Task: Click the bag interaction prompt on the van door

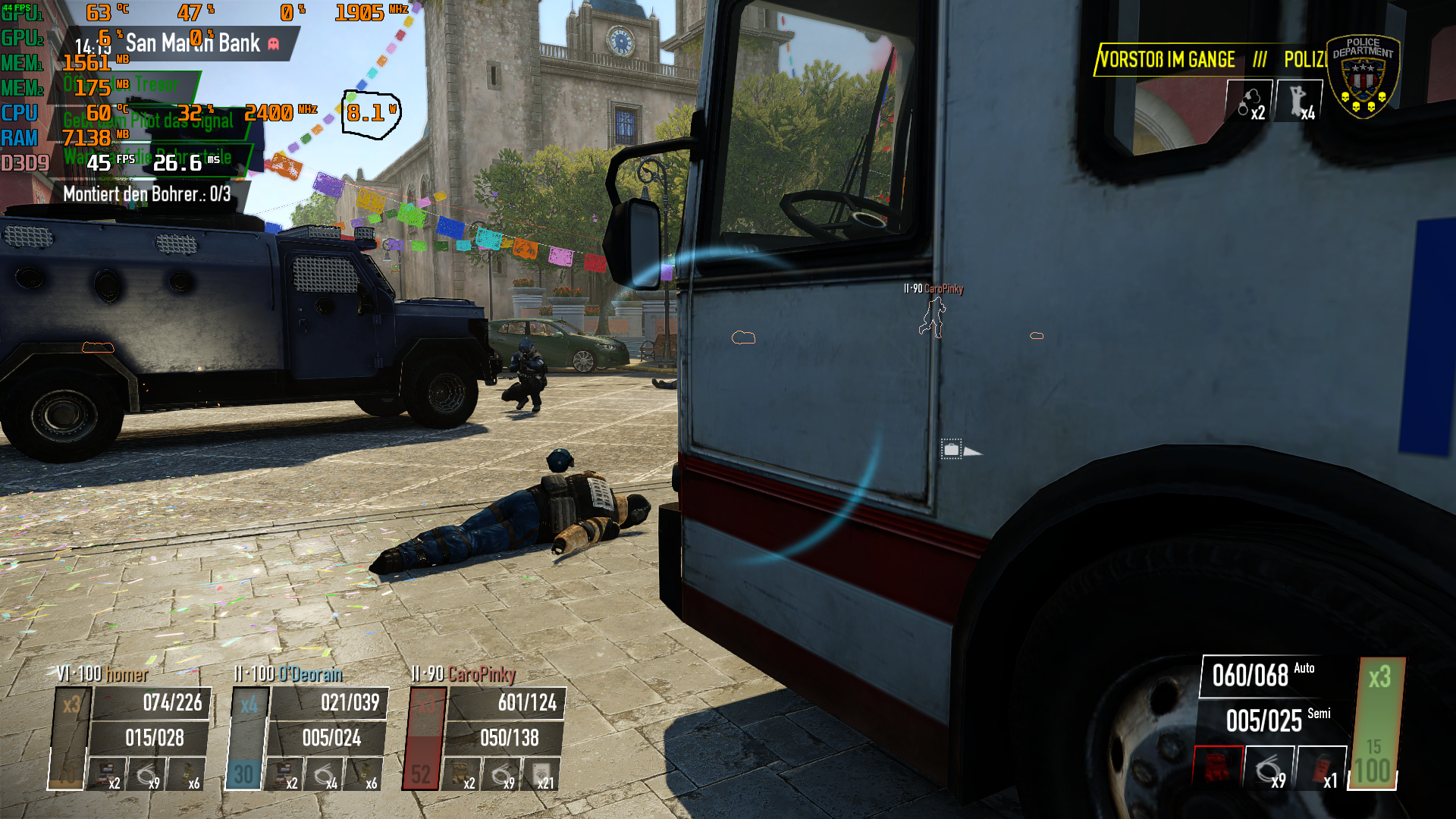Action: 951,448
